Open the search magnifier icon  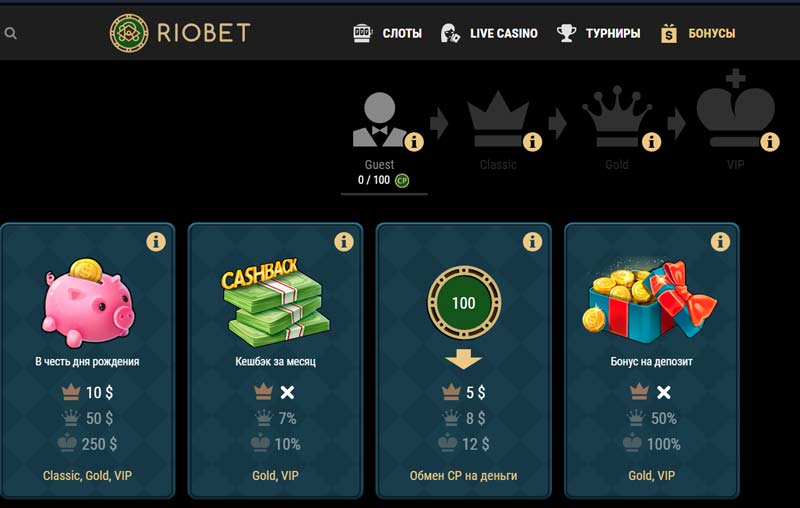coord(10,33)
